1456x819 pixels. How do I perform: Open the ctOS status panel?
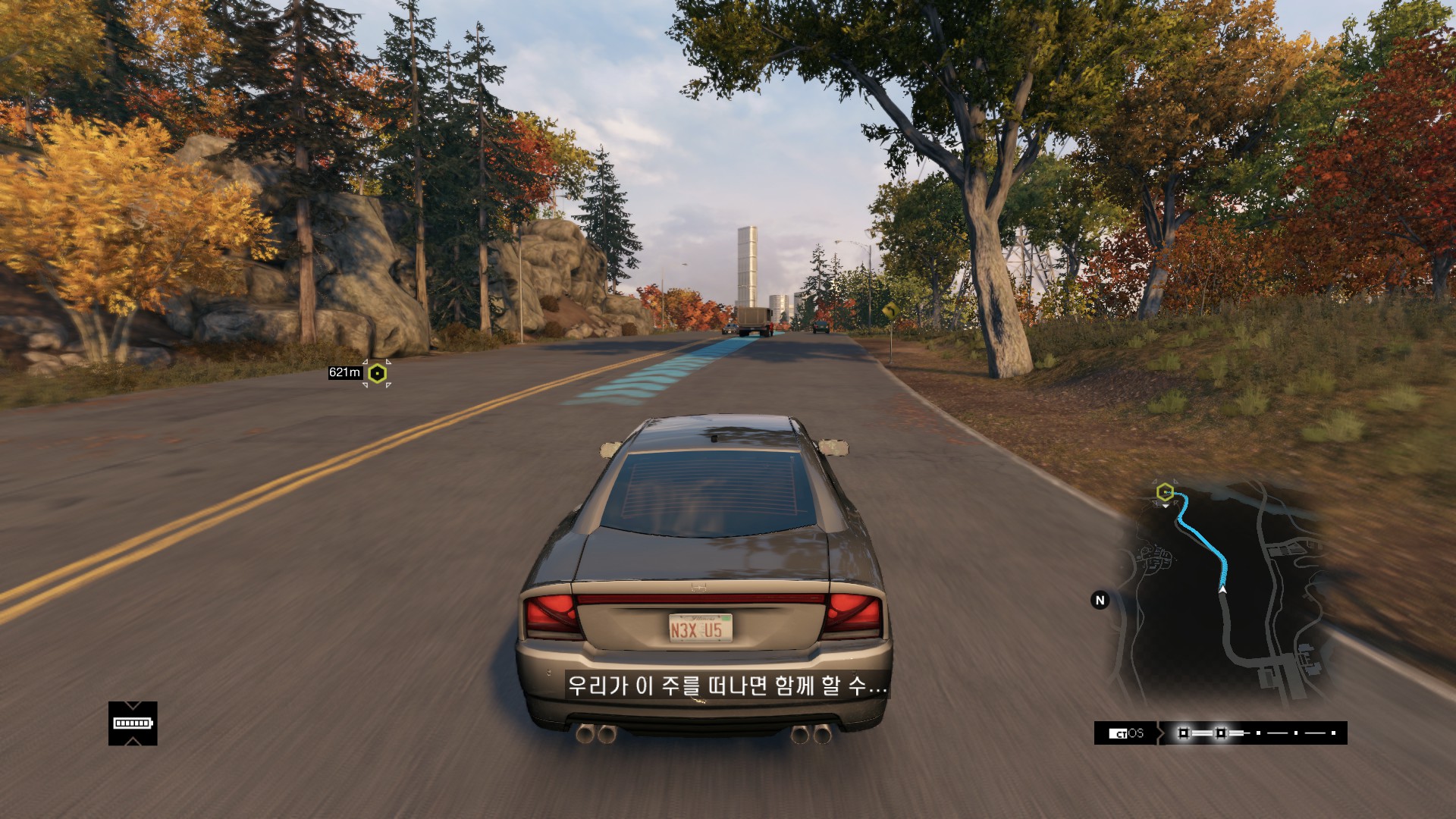pyautogui.click(x=1126, y=733)
